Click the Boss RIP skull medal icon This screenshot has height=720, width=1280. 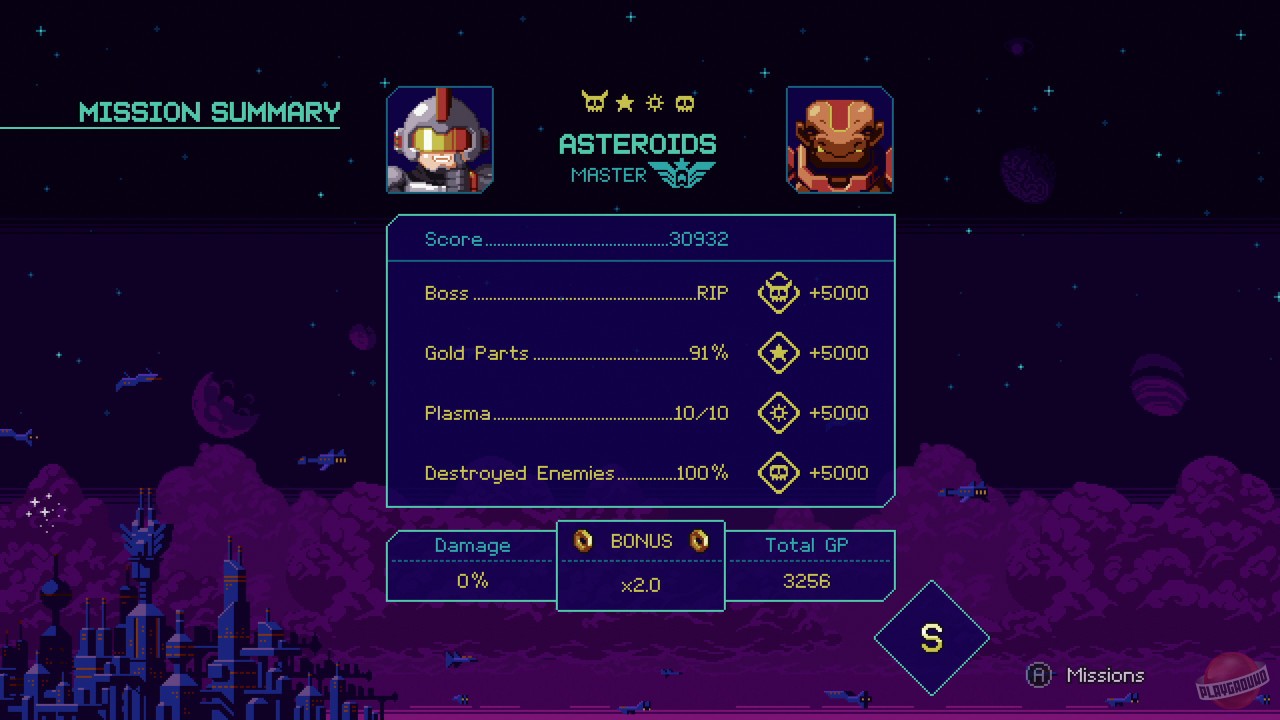coord(778,293)
